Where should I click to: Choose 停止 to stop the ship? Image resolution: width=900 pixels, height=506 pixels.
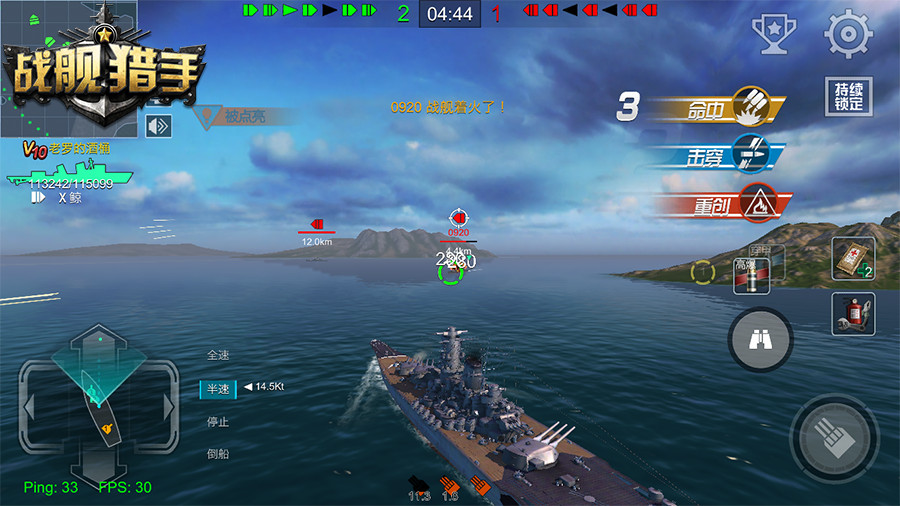tap(218, 421)
